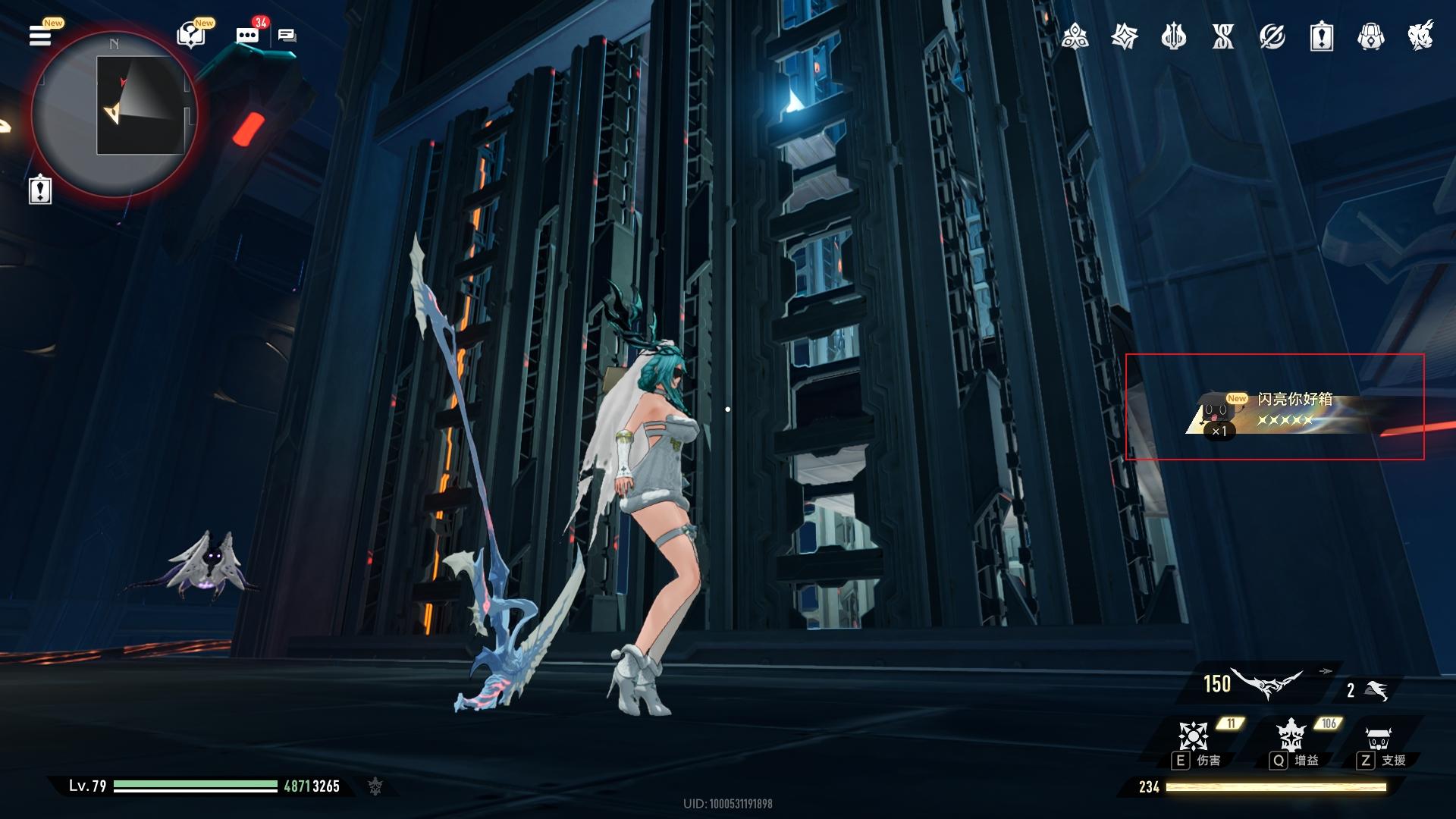The image size is (1456, 819).
Task: Open the hamburger main menu
Action: (x=40, y=35)
